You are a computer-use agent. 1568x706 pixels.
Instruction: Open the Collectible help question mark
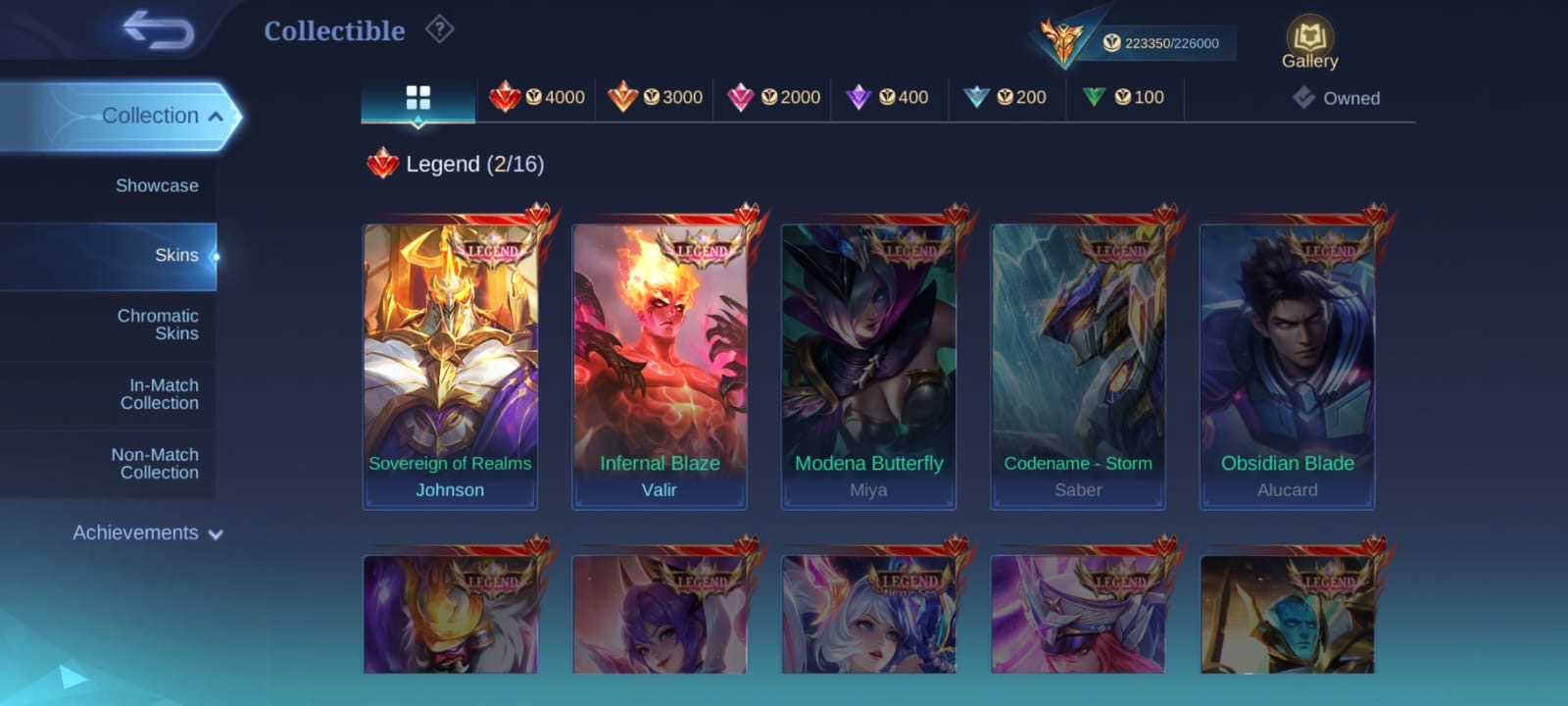tap(439, 30)
